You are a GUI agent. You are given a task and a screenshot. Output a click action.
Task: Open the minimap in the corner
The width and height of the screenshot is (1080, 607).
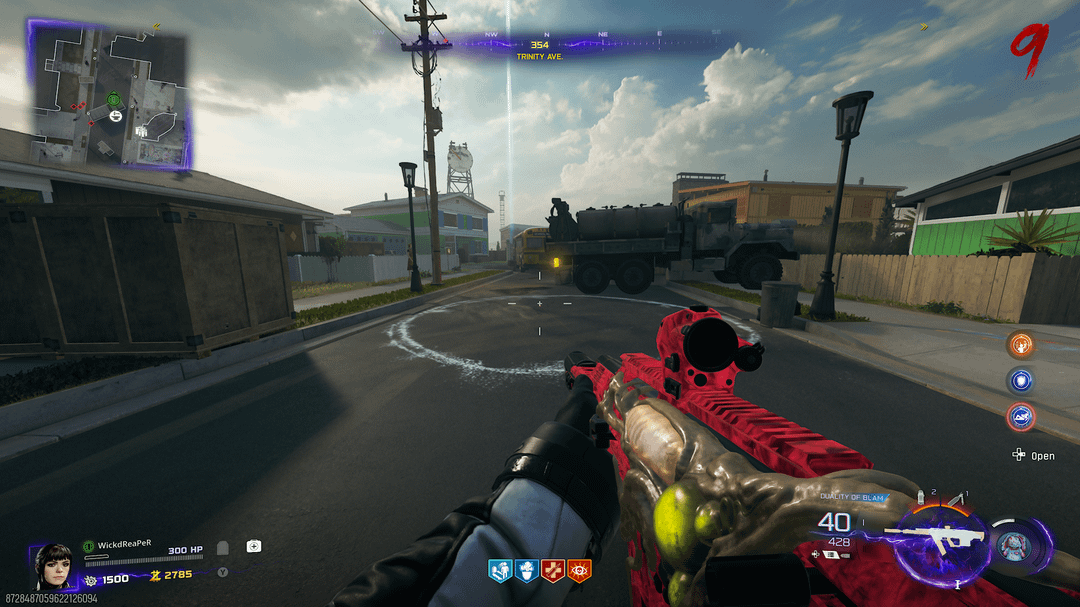pyautogui.click(x=110, y=95)
